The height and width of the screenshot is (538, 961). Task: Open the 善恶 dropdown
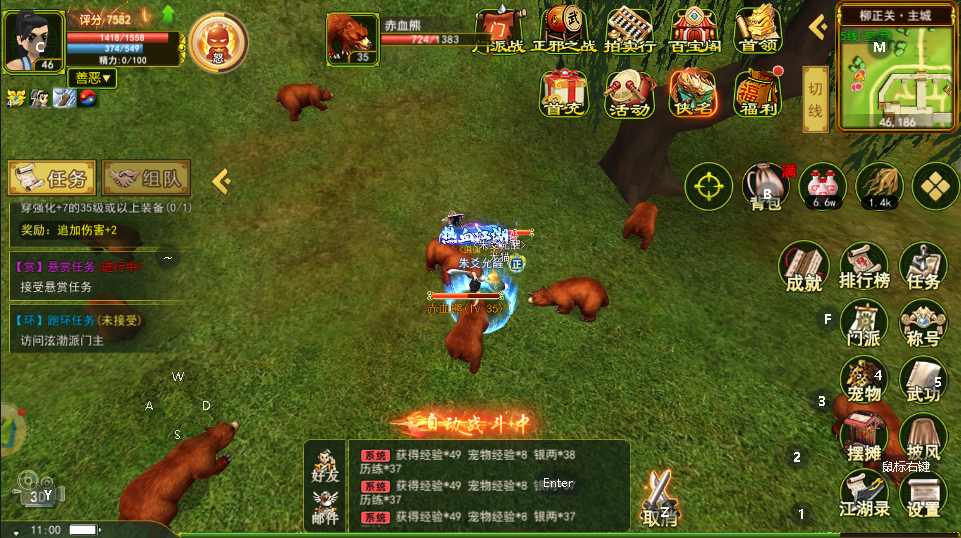tap(93, 77)
